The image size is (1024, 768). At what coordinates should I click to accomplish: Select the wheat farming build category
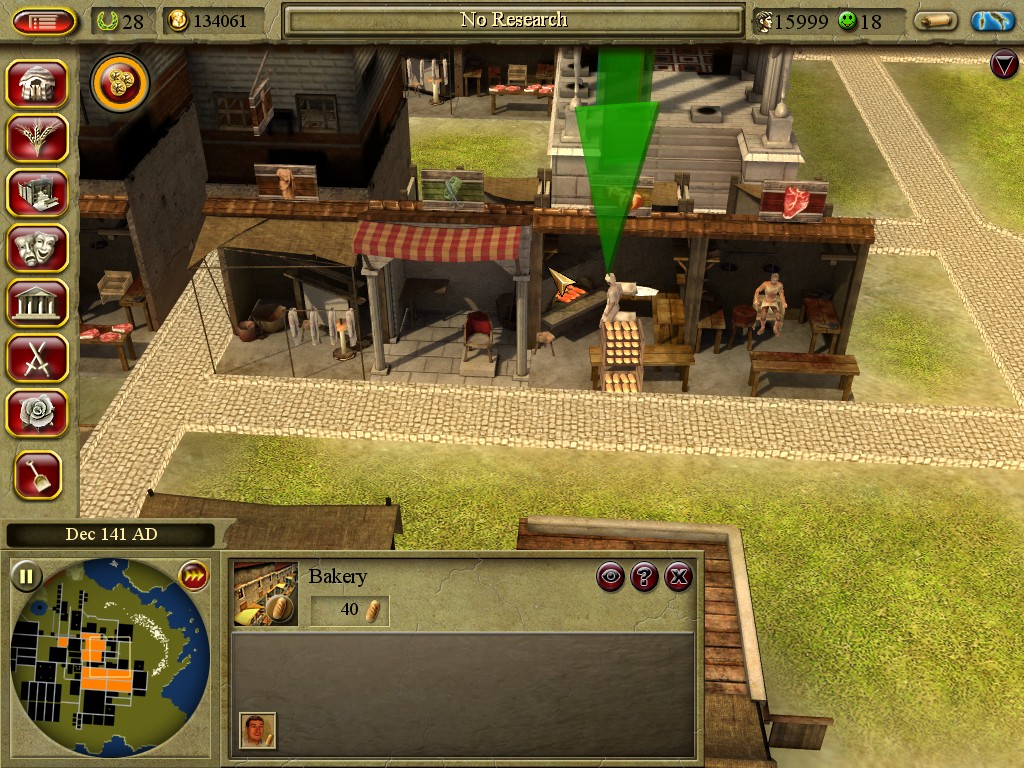pyautogui.click(x=37, y=138)
